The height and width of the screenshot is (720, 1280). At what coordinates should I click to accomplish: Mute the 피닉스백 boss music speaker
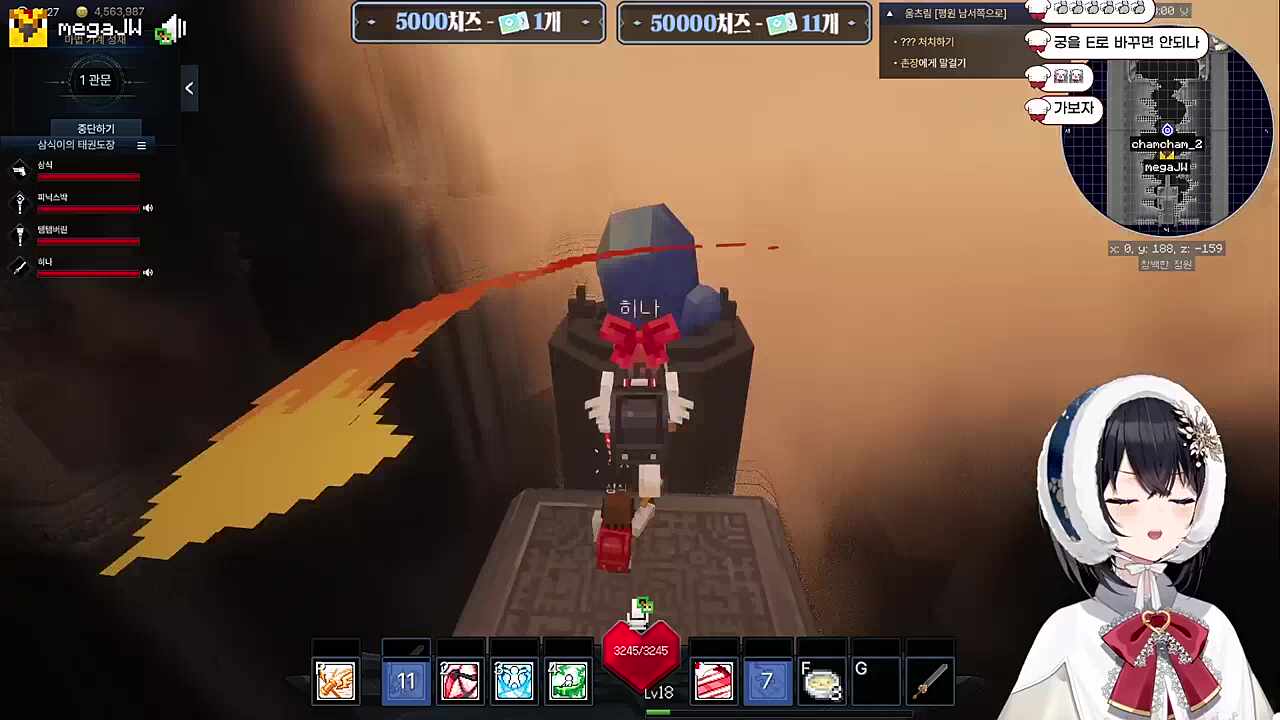(x=147, y=208)
